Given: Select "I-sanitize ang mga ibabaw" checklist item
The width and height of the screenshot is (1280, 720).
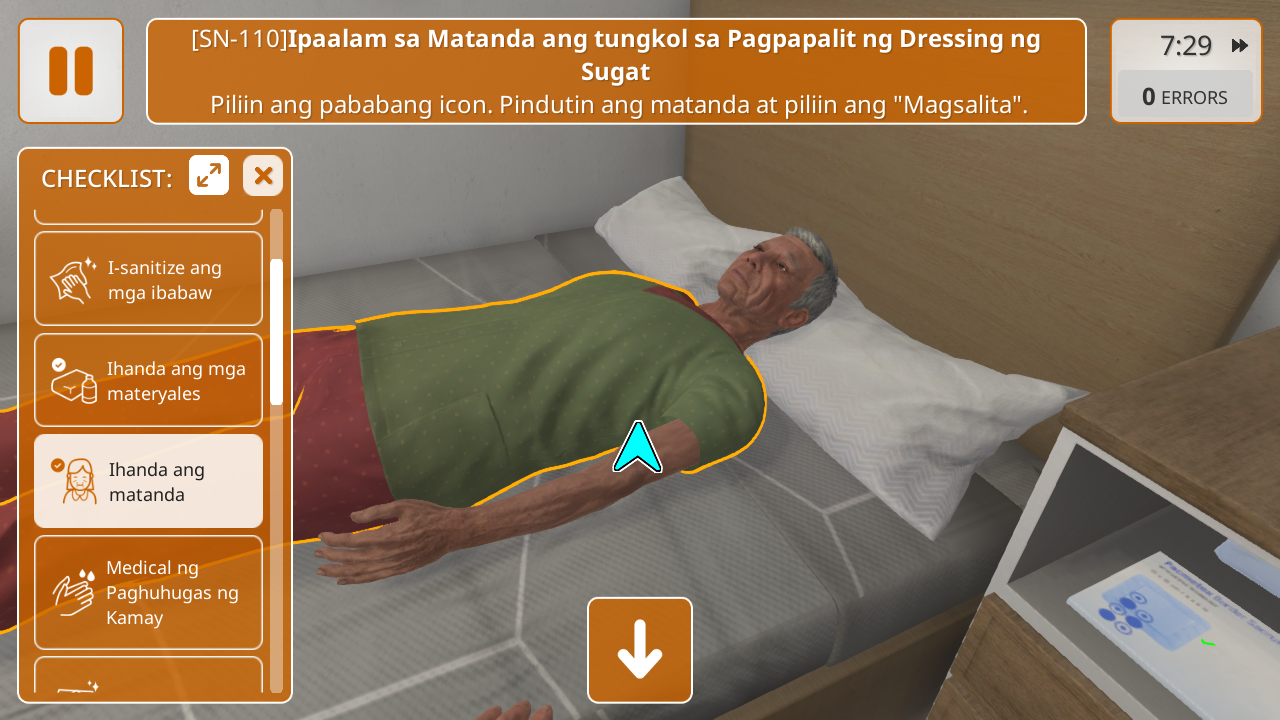Looking at the screenshot, I should (x=148, y=280).
